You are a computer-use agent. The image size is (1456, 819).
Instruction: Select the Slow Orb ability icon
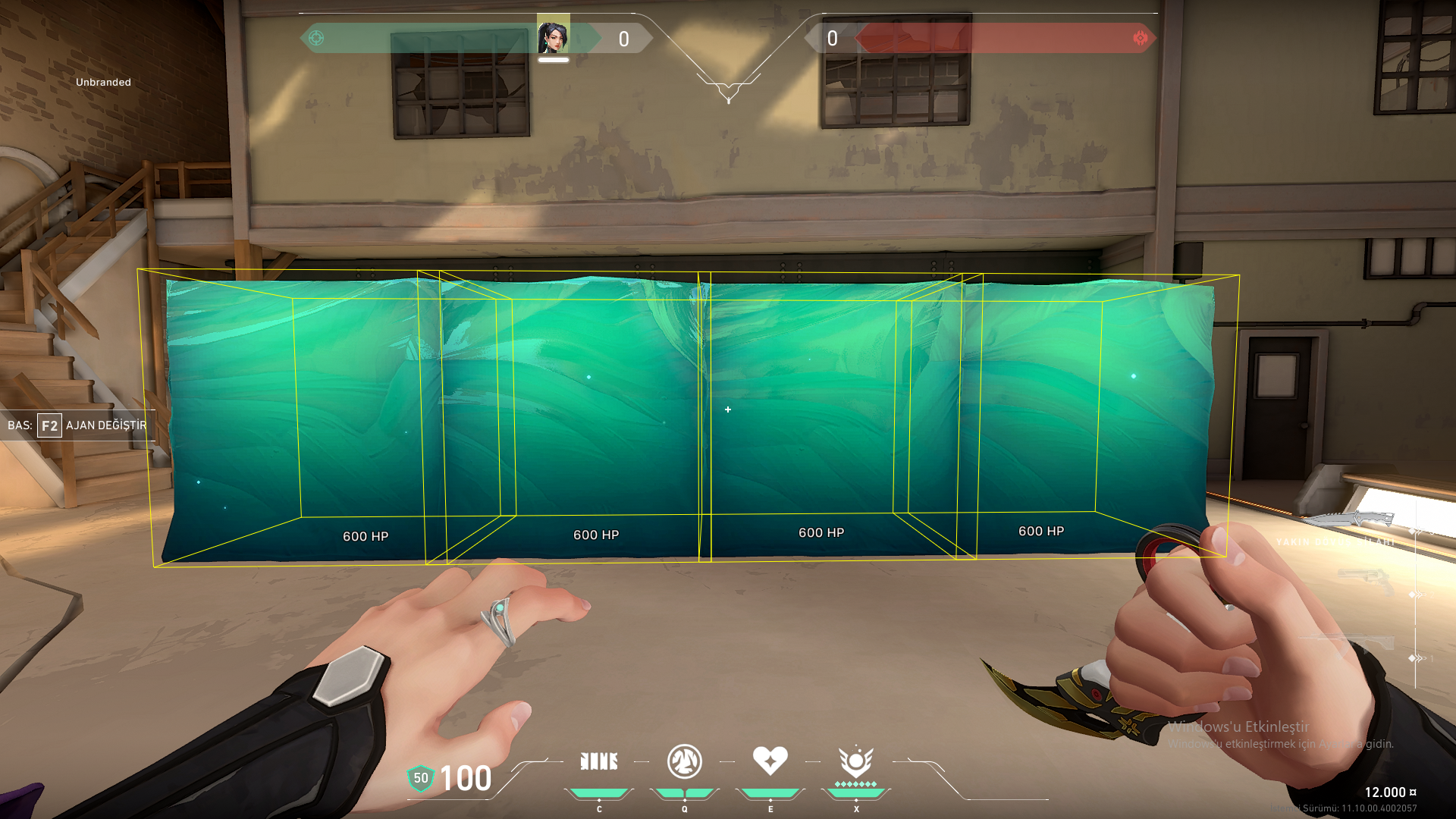(684, 761)
